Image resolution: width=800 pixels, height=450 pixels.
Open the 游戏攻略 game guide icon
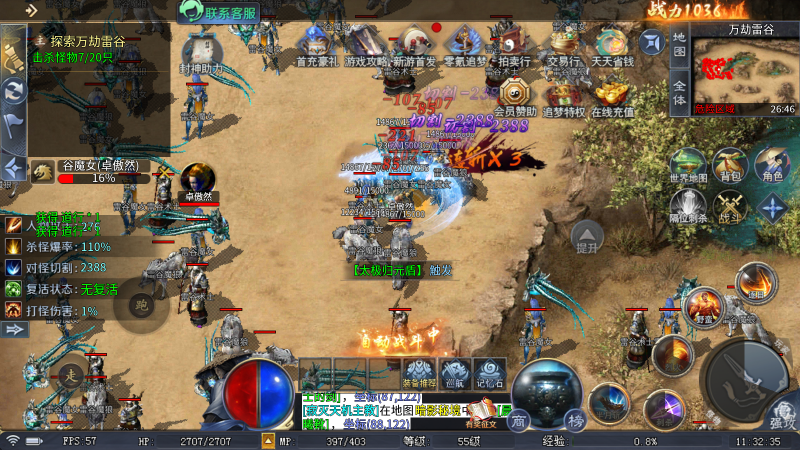[366, 45]
